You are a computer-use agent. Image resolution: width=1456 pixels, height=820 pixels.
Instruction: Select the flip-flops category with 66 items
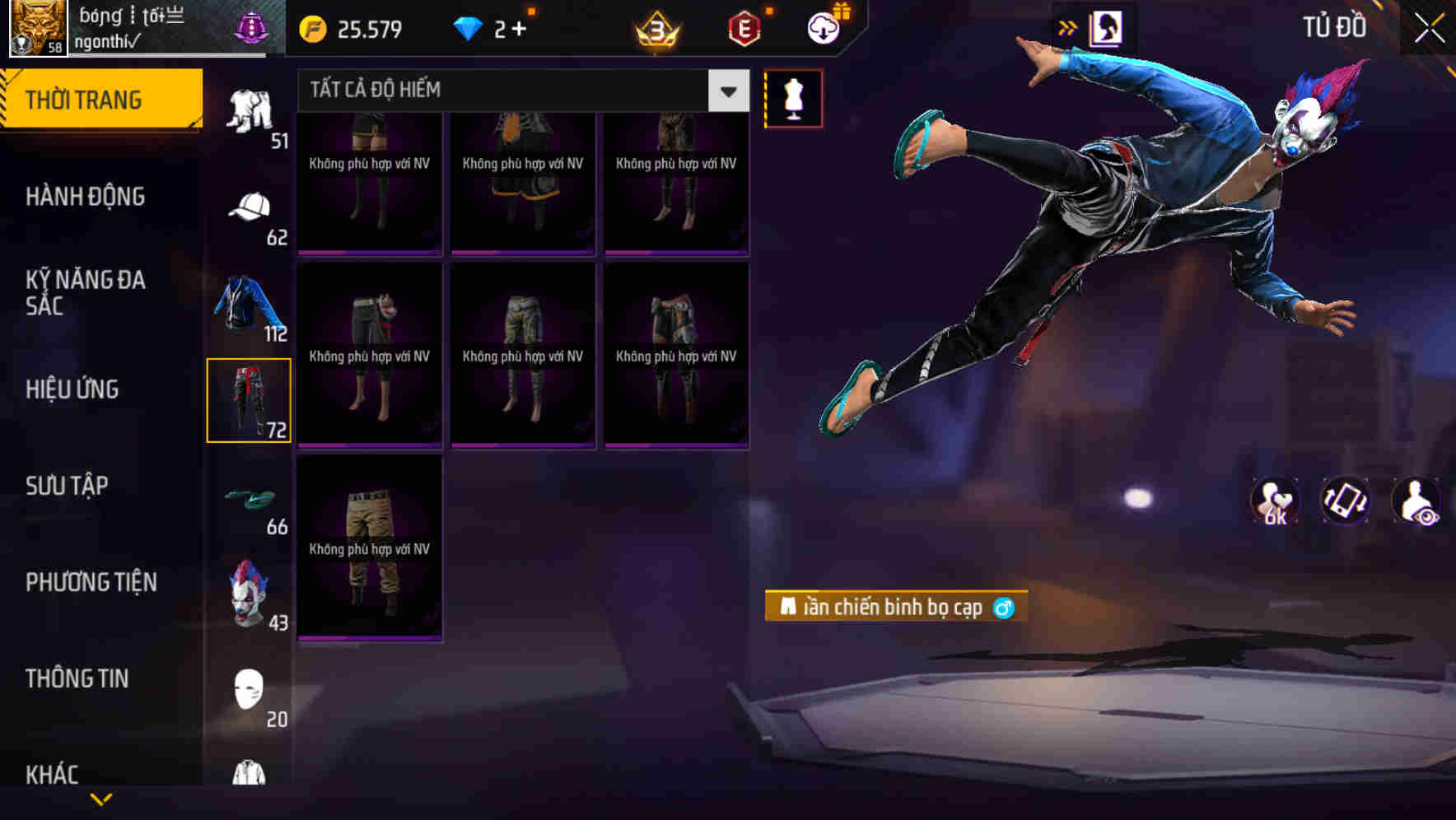point(250,498)
